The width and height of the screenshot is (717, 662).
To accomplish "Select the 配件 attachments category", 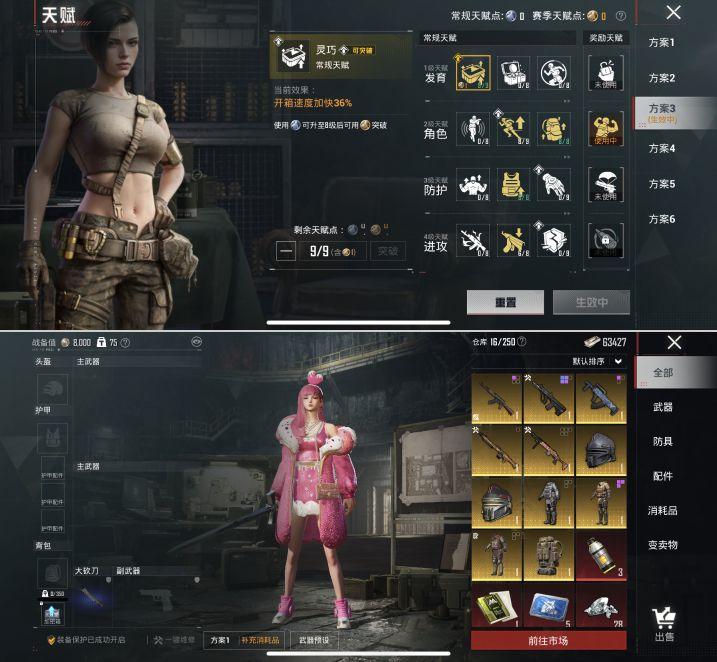I will [662, 476].
